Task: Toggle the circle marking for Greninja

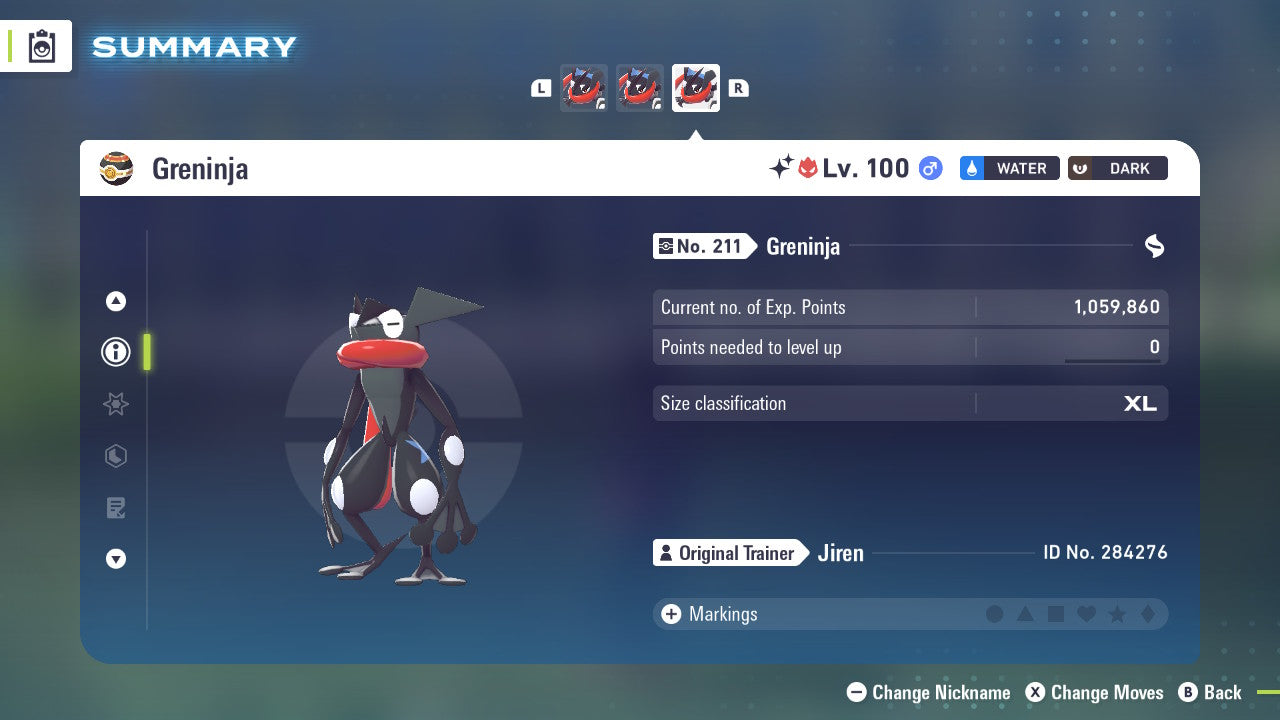Action: coord(996,614)
